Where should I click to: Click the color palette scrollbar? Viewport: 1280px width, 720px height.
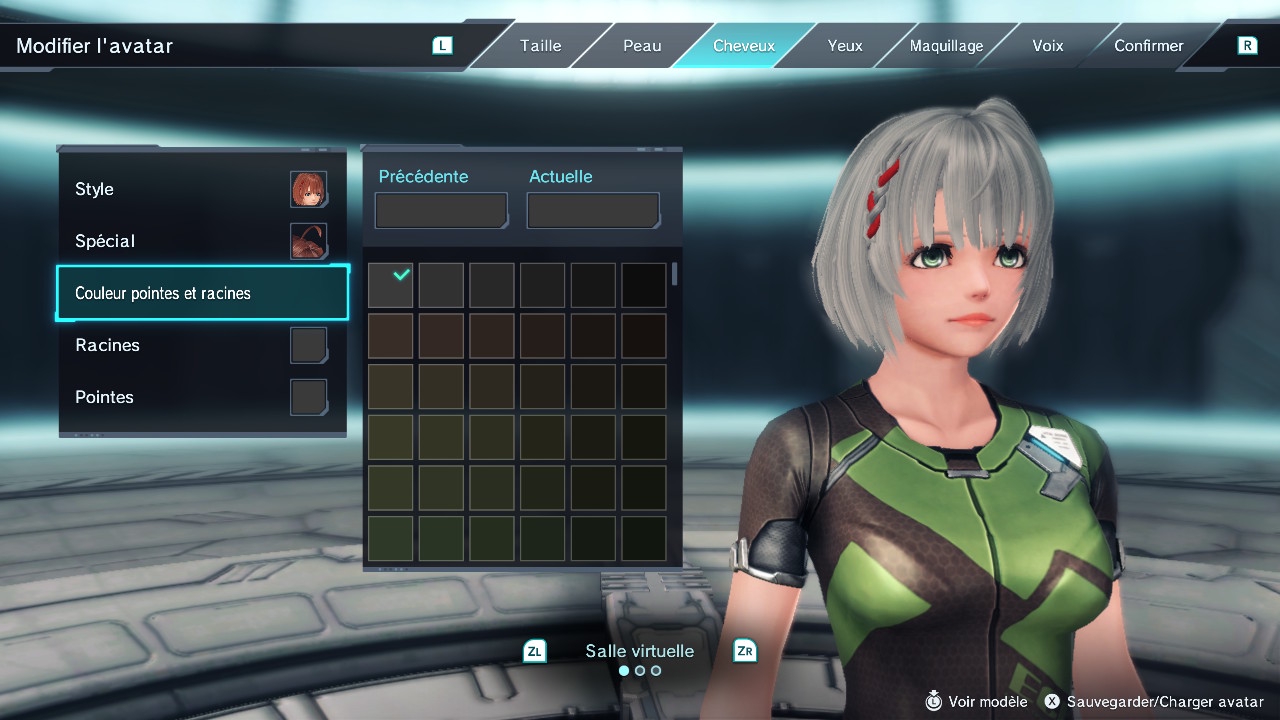tap(675, 274)
